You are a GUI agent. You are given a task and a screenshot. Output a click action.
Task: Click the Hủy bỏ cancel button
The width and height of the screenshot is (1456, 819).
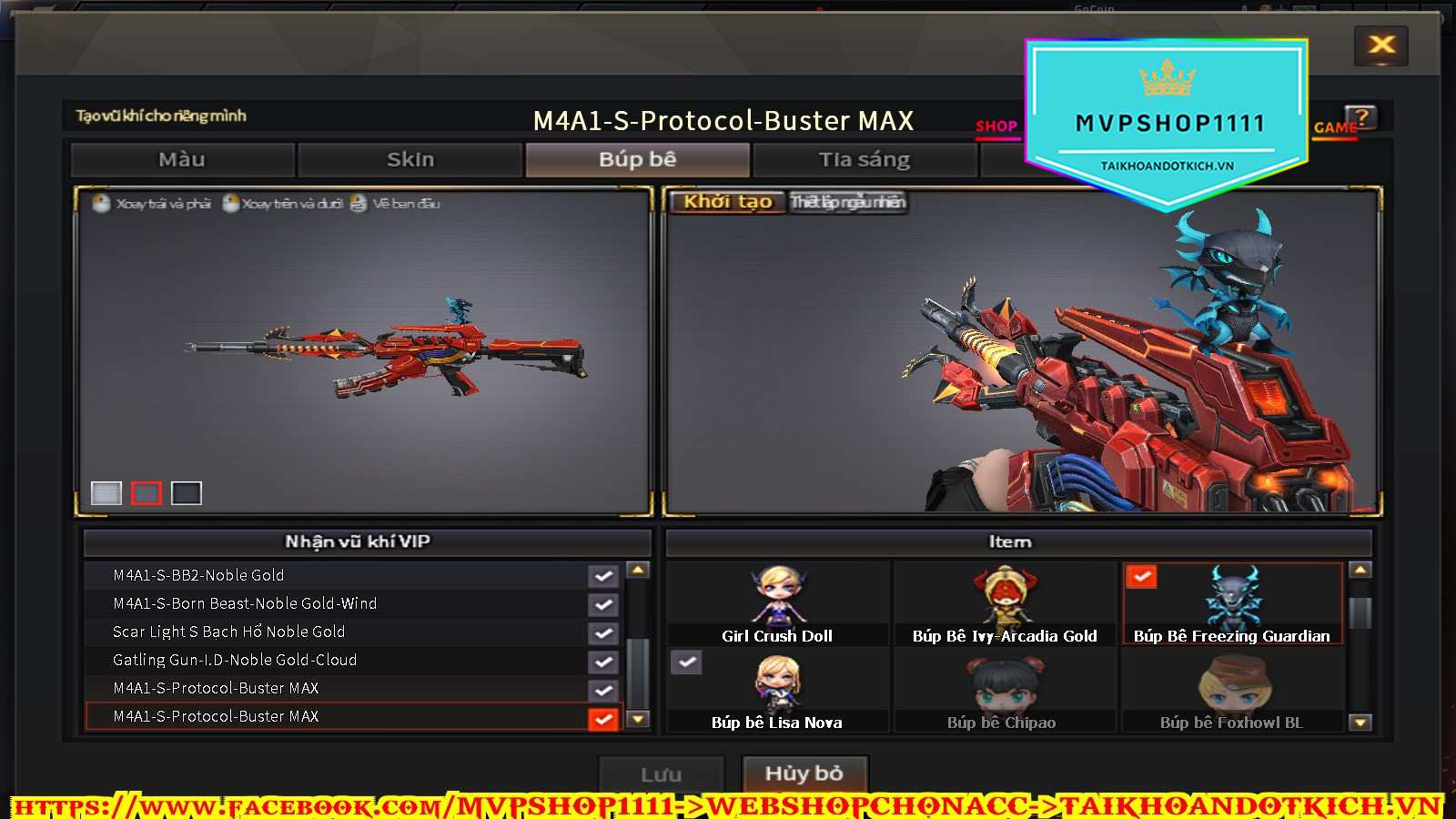point(804,774)
